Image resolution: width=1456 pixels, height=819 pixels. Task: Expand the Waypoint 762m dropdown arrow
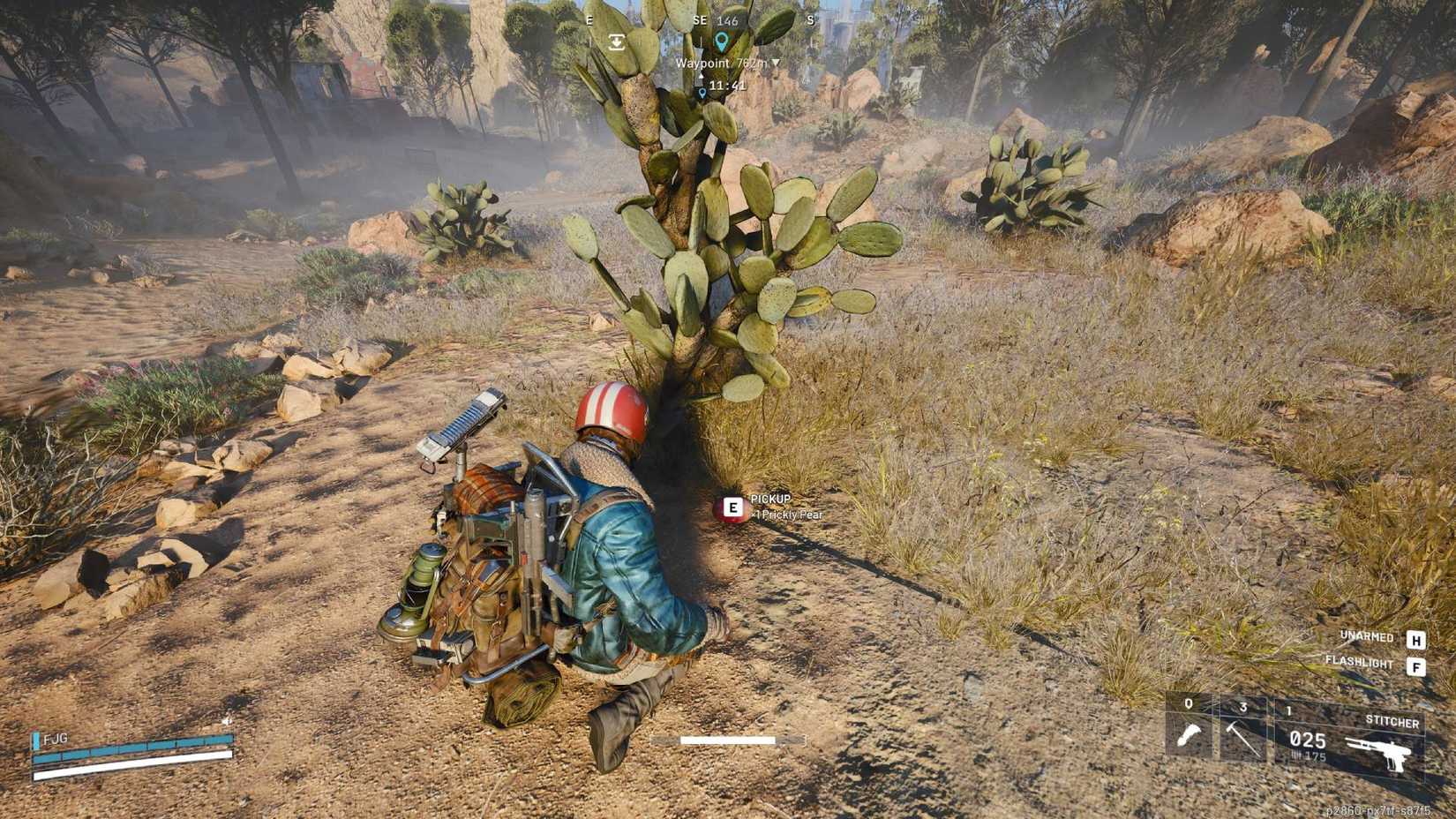click(774, 64)
